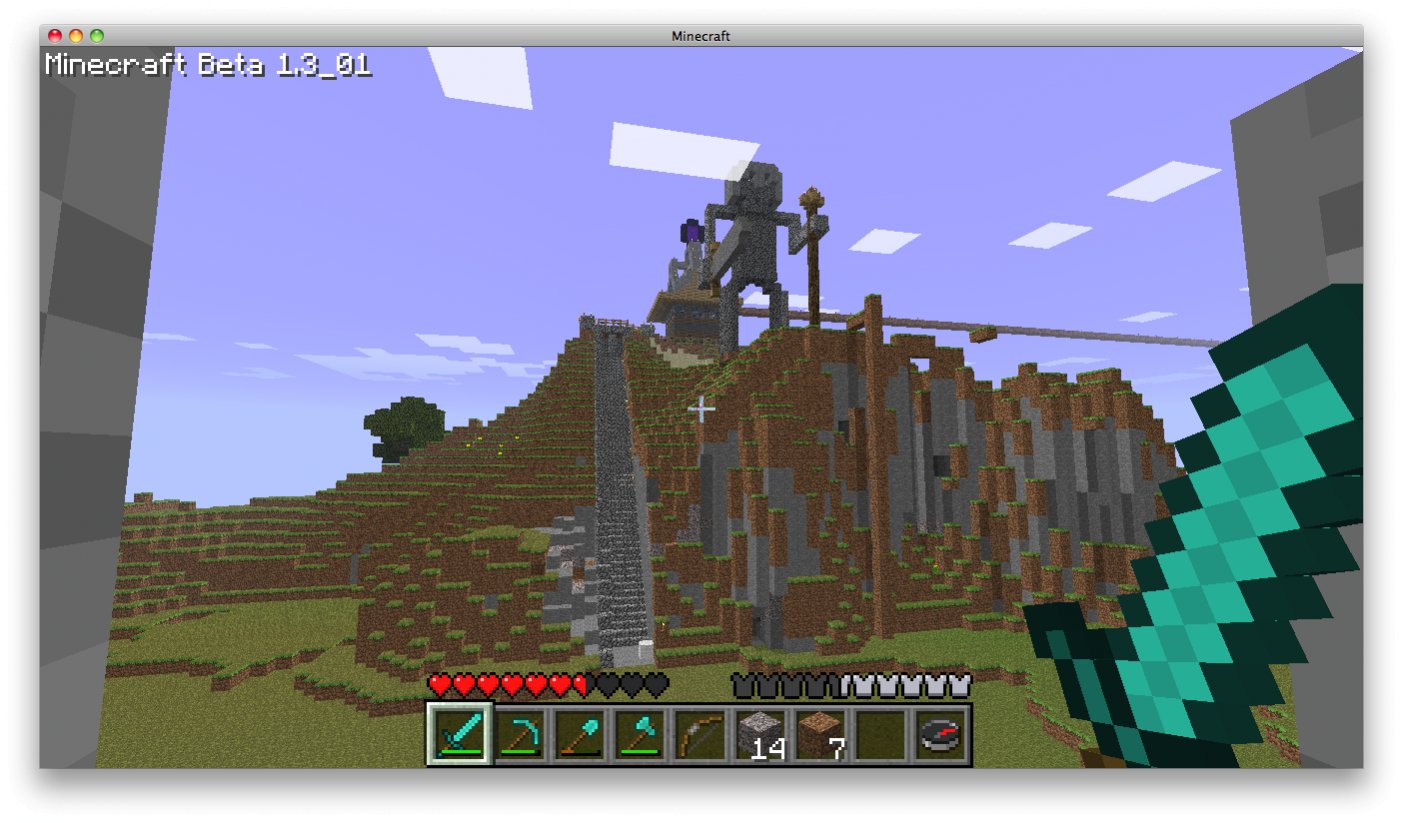Minimize the window using the yellow button
This screenshot has height=823, width=1403.
point(76,36)
